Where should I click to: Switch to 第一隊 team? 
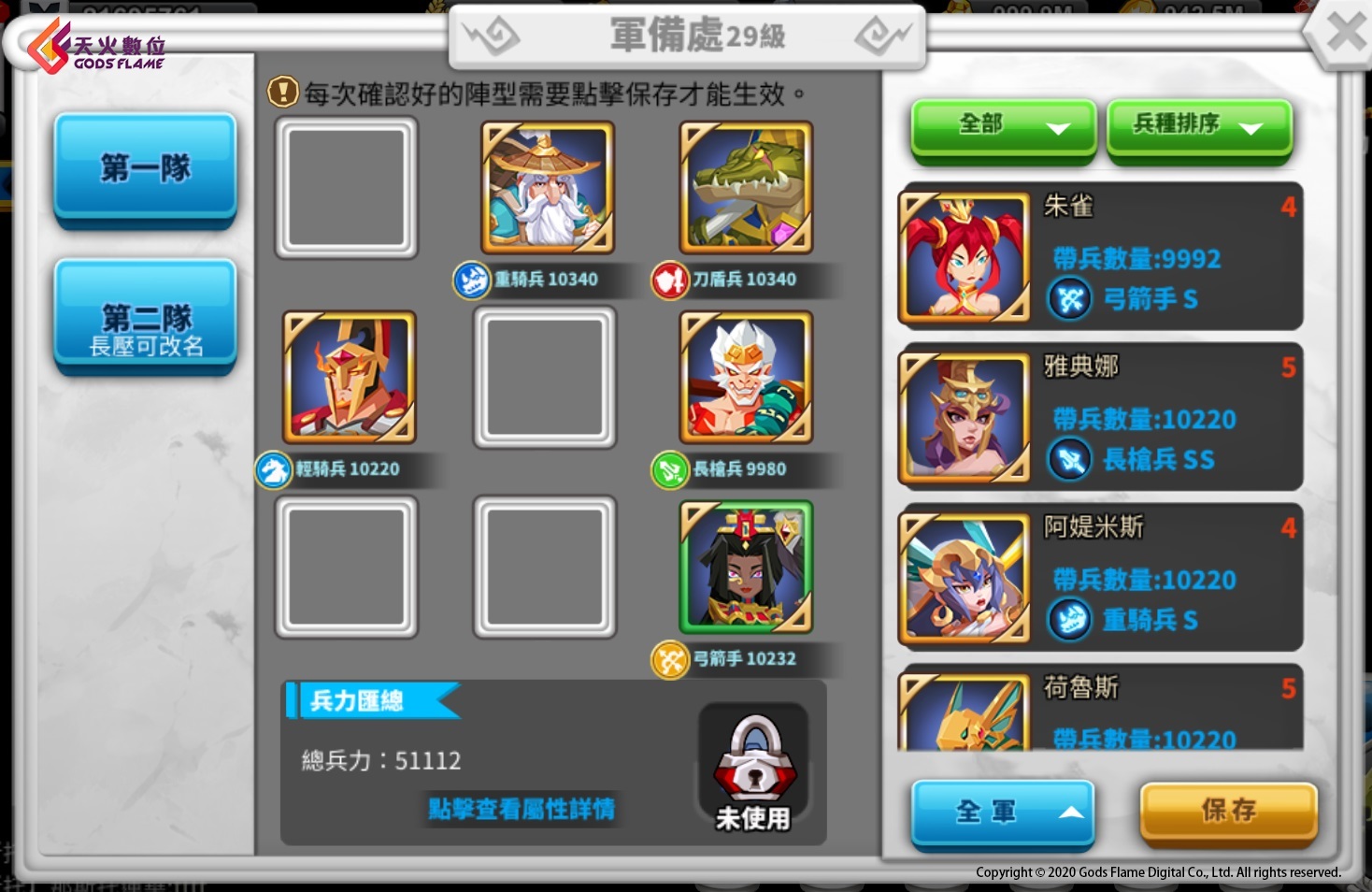(x=144, y=166)
